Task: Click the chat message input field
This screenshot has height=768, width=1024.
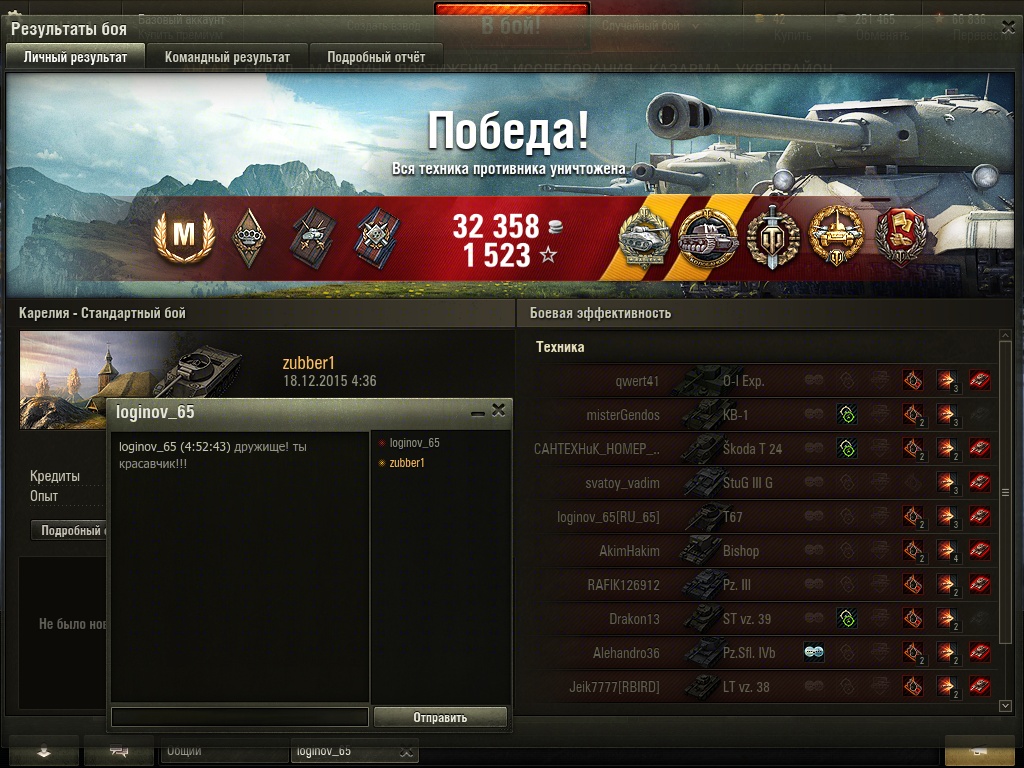Action: 240,717
